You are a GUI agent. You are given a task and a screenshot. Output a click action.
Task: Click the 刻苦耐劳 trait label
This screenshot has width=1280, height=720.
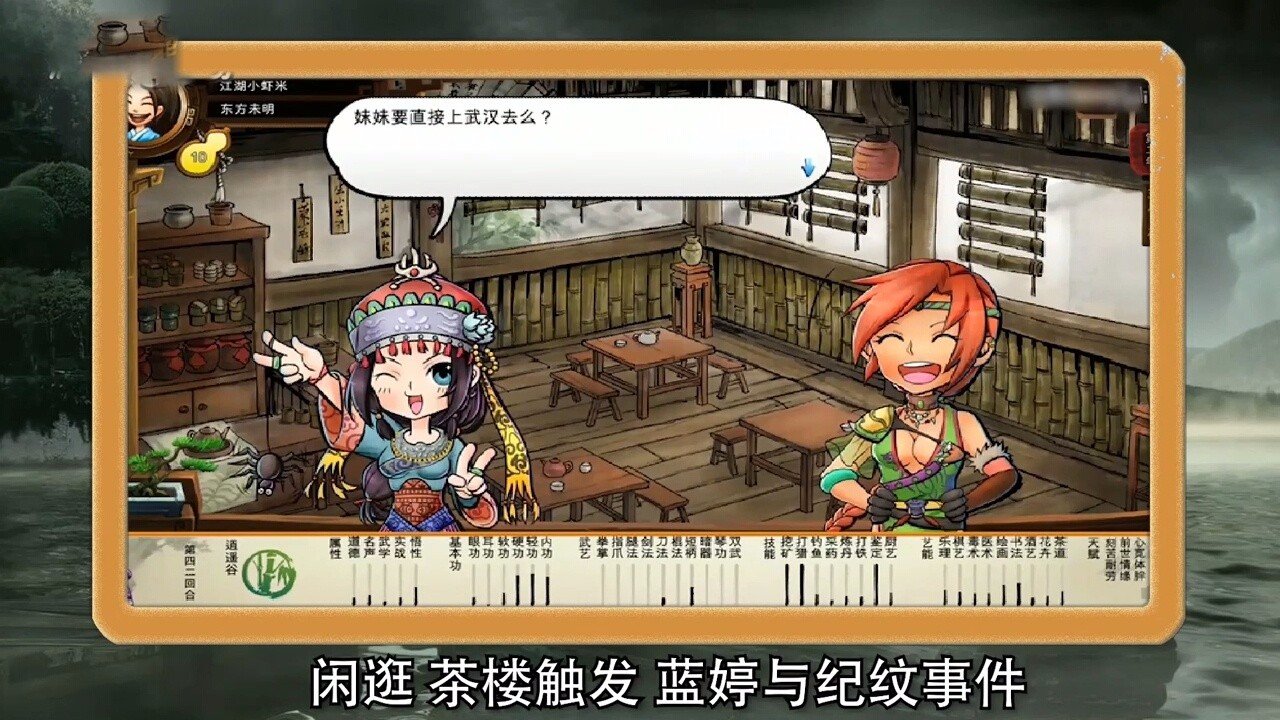[x=1111, y=560]
